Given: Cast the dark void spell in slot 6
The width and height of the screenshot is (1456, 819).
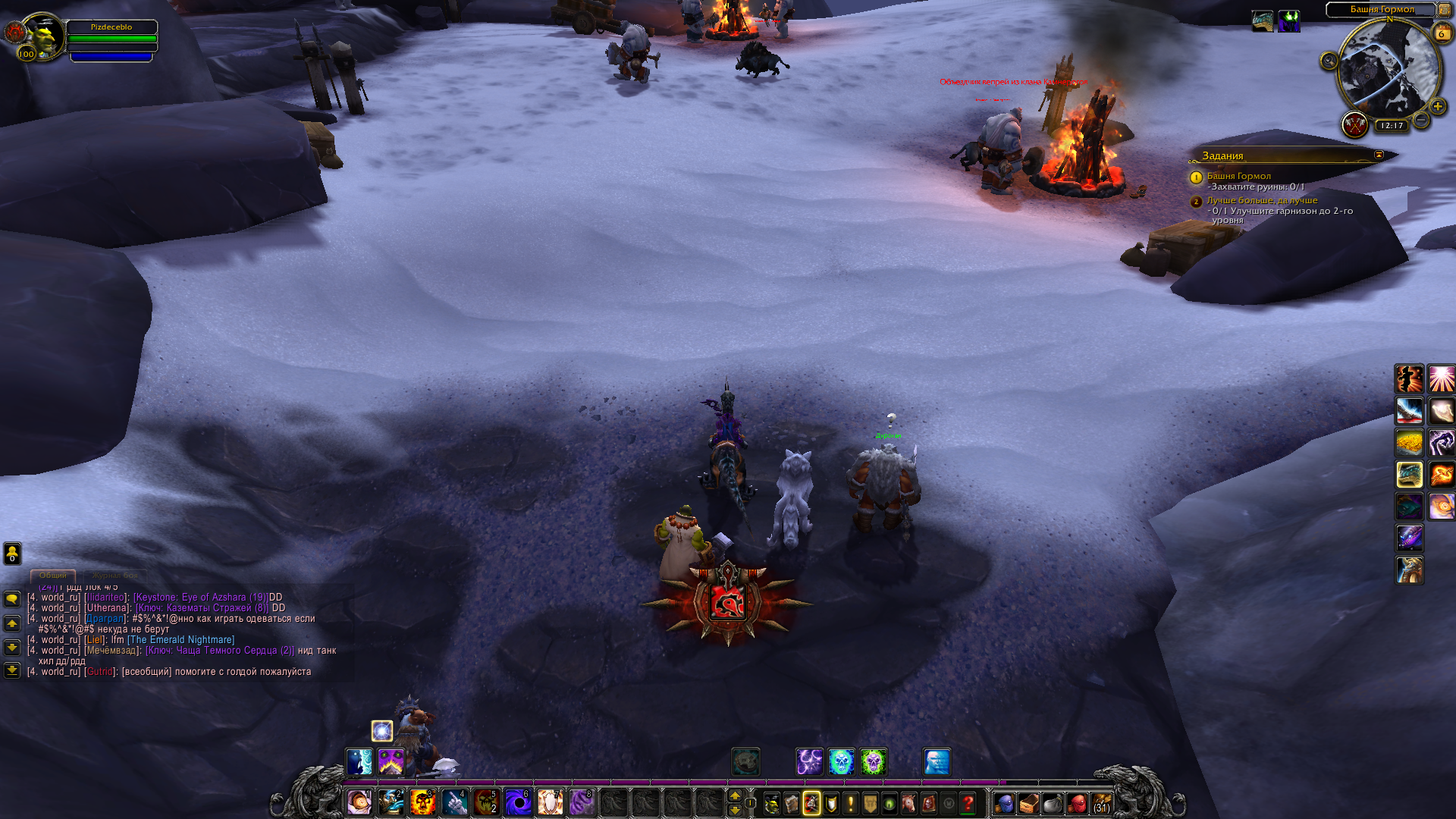Looking at the screenshot, I should click(518, 802).
